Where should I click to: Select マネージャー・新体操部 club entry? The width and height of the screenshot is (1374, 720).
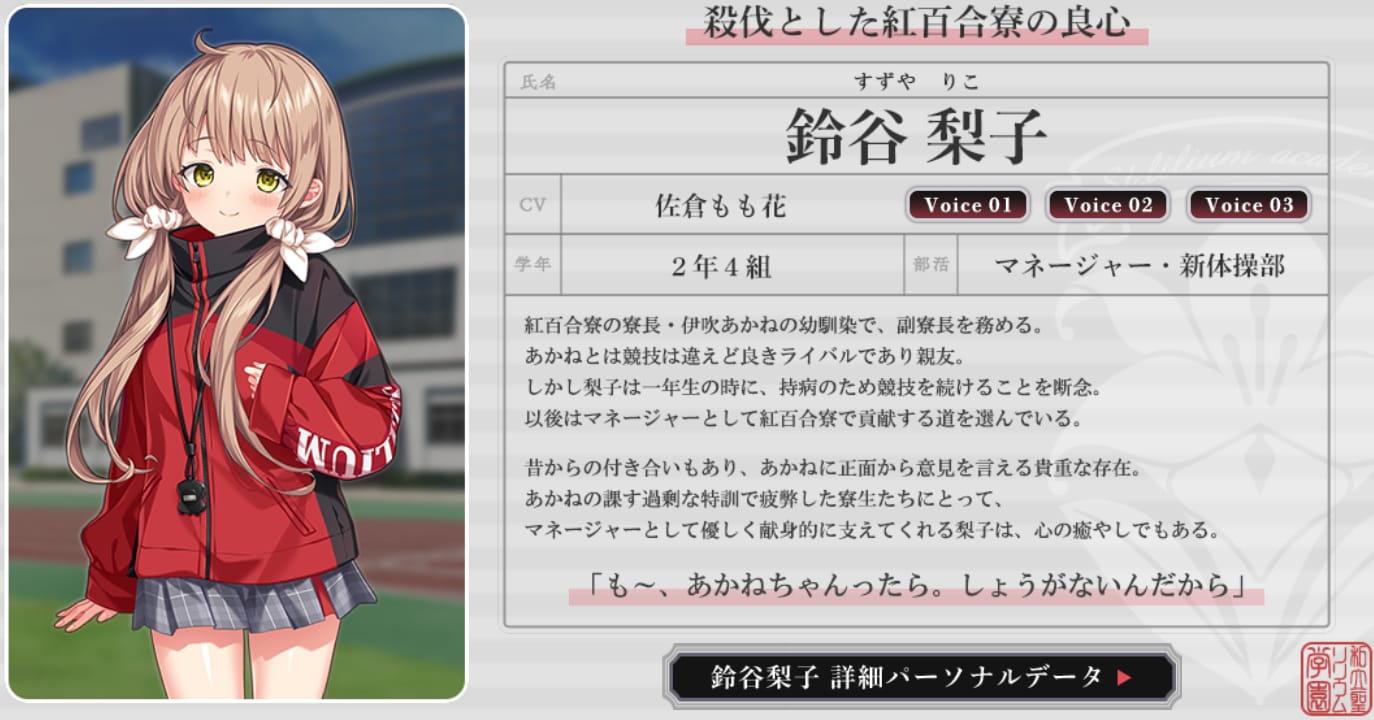pyautogui.click(x=1140, y=265)
